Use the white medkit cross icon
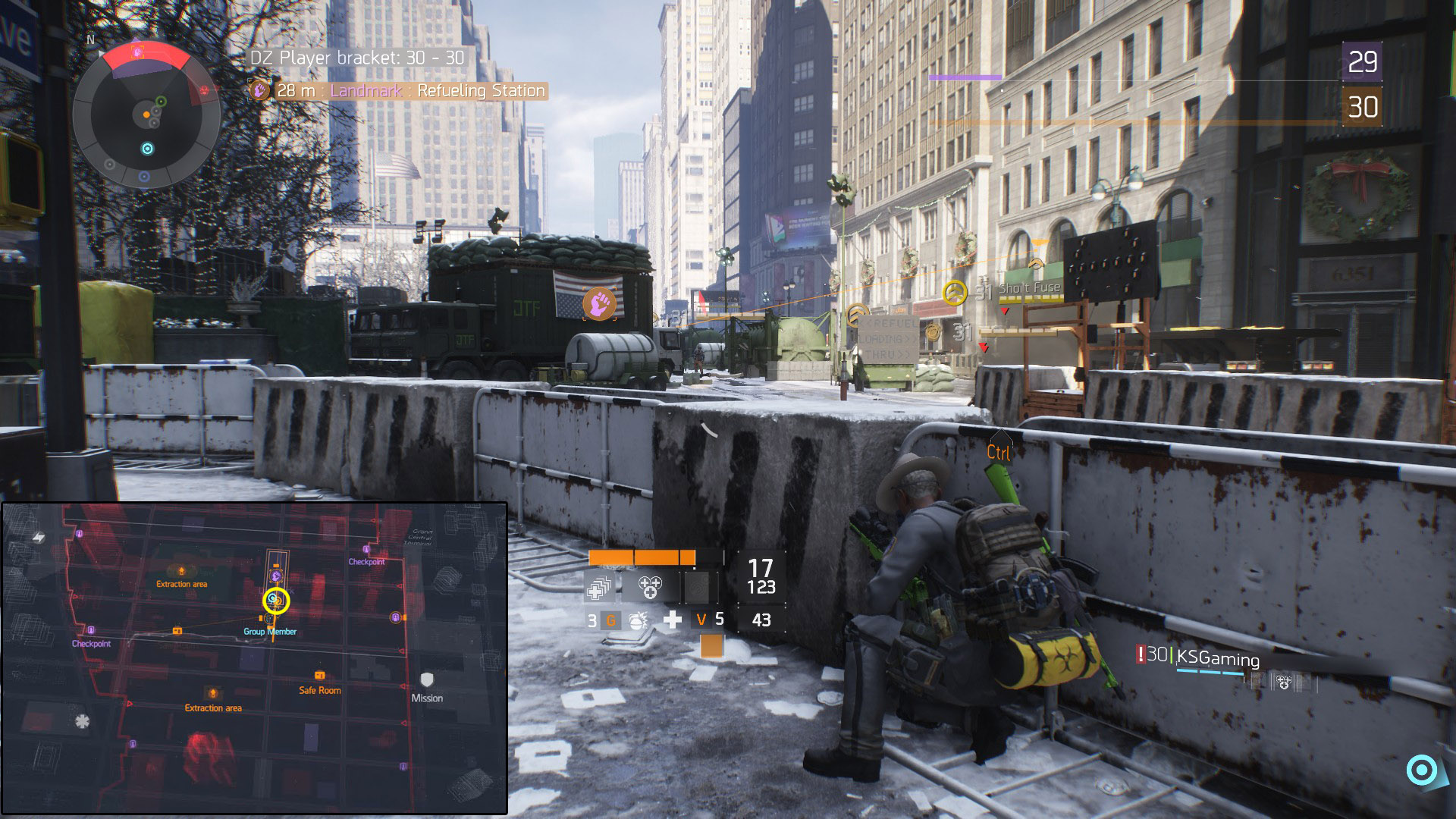Screen dimensions: 1456x819 [x=672, y=620]
